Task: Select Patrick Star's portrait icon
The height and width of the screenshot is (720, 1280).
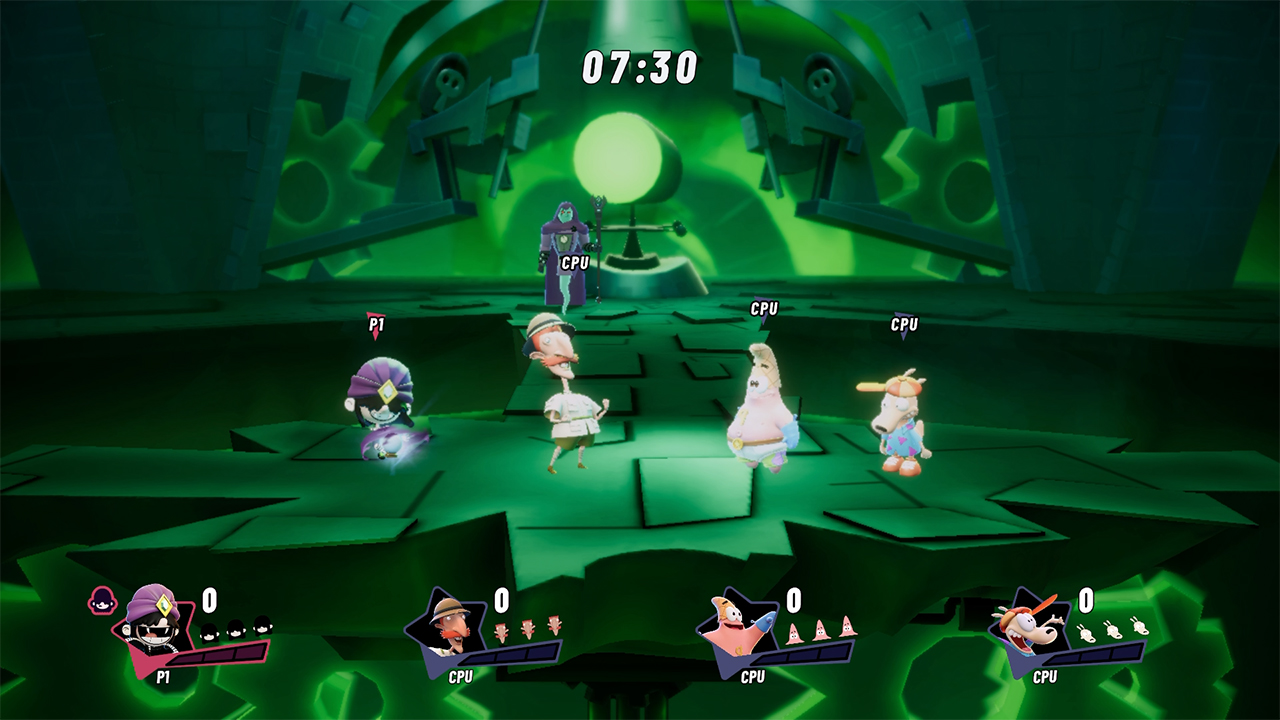Action: coord(737,626)
